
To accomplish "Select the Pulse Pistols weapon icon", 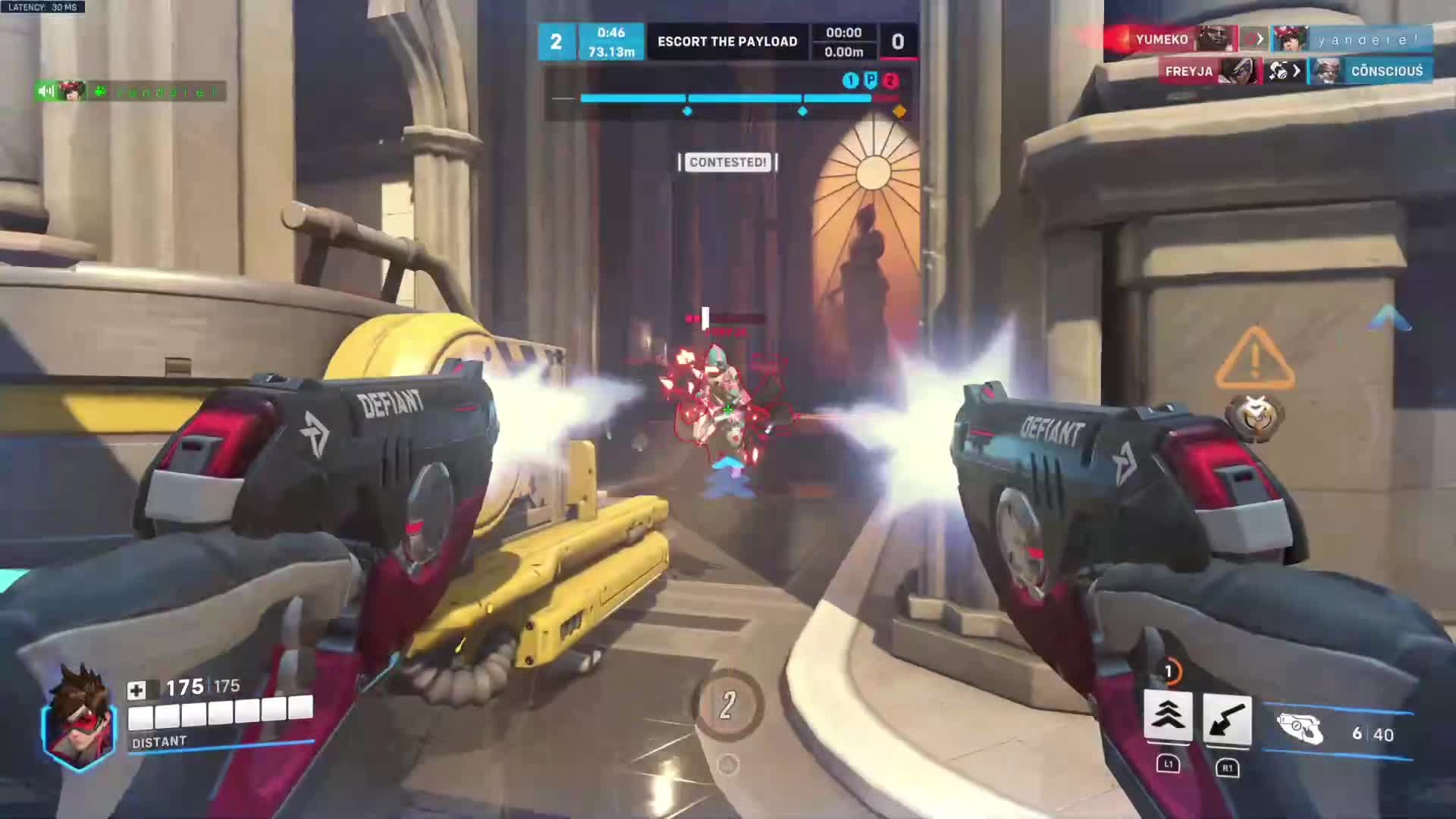I will click(1299, 730).
